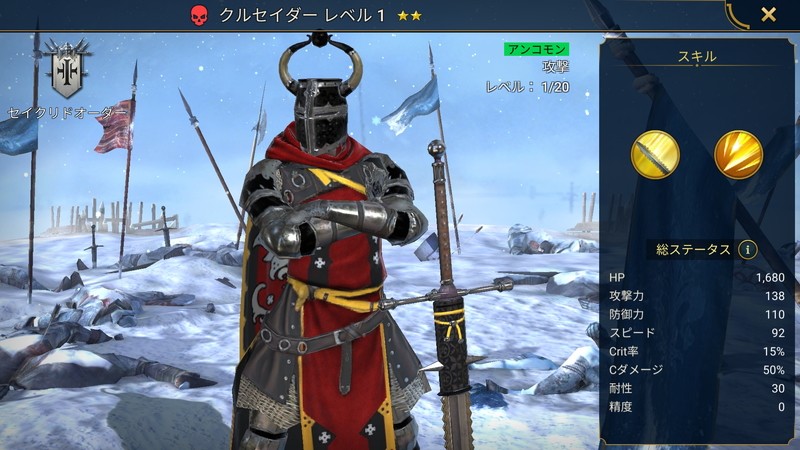Tap the Sacred Order faction emblem

point(69,69)
